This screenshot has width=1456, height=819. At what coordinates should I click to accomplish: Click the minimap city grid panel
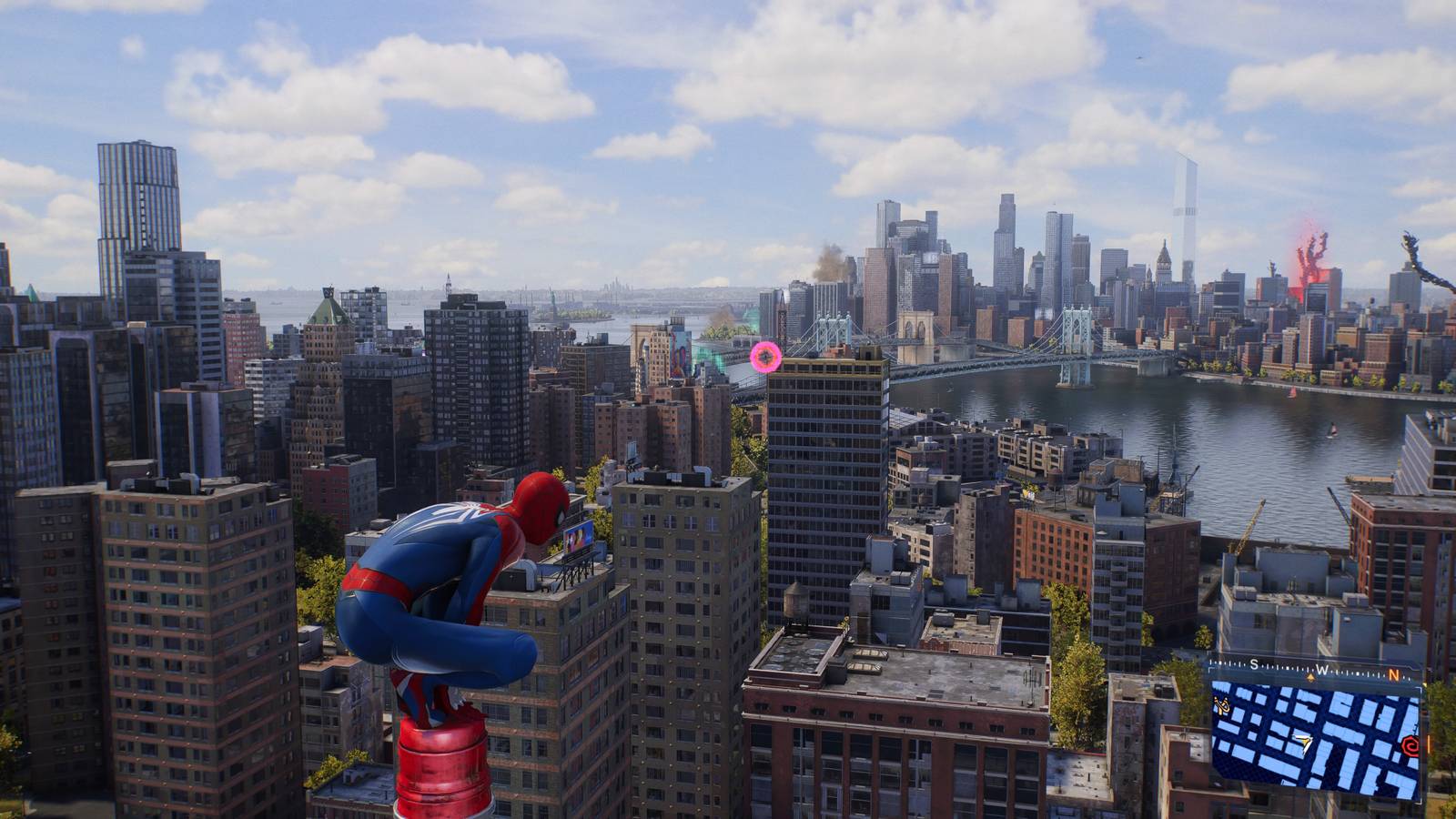1319,742
